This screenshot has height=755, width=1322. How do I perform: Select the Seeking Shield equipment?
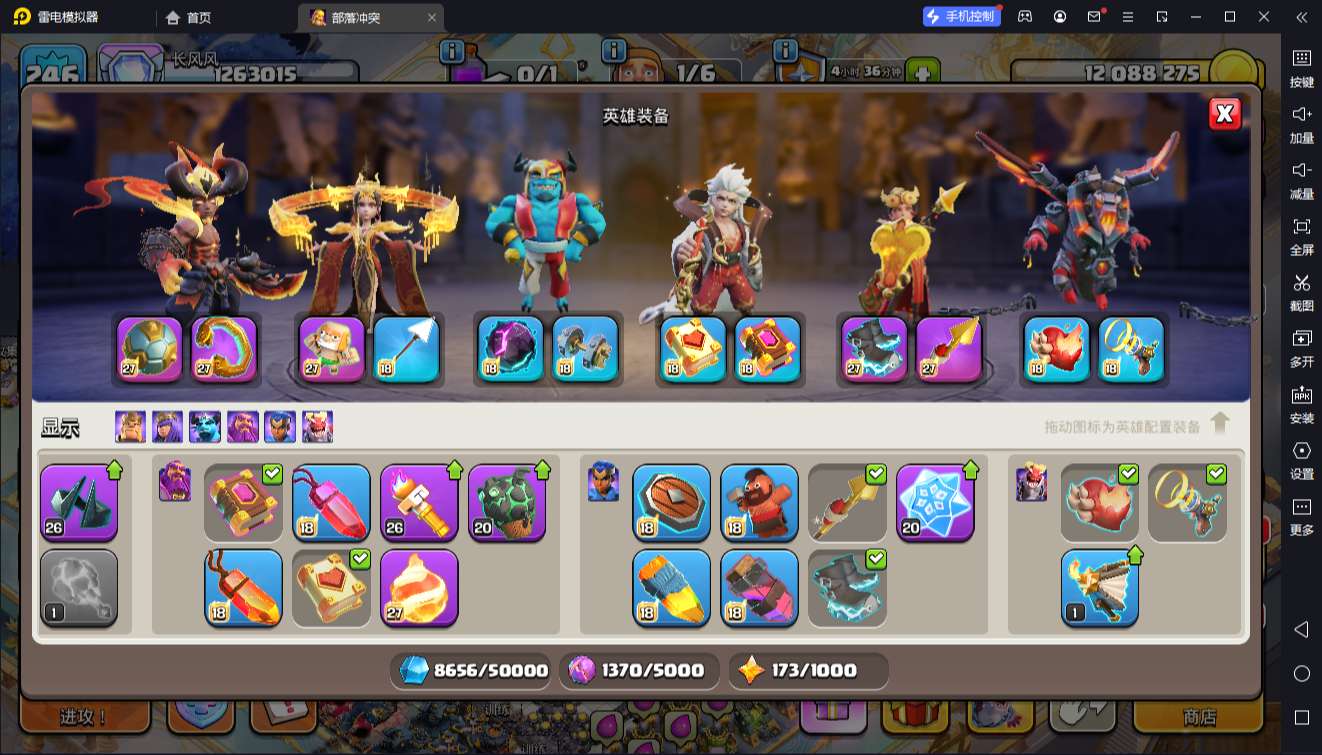671,503
